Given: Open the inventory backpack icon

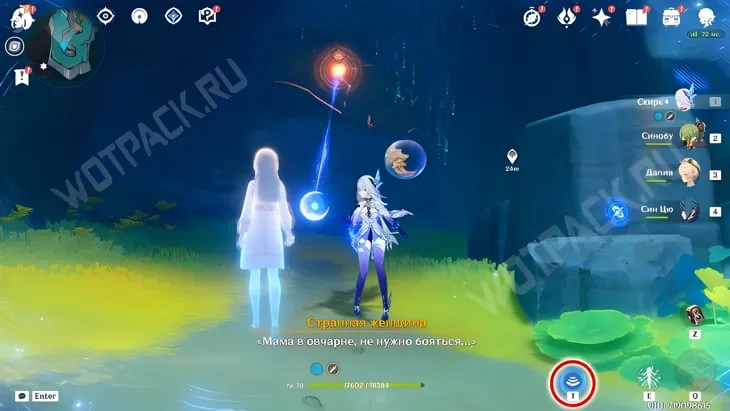Looking at the screenshot, I should pos(672,17).
